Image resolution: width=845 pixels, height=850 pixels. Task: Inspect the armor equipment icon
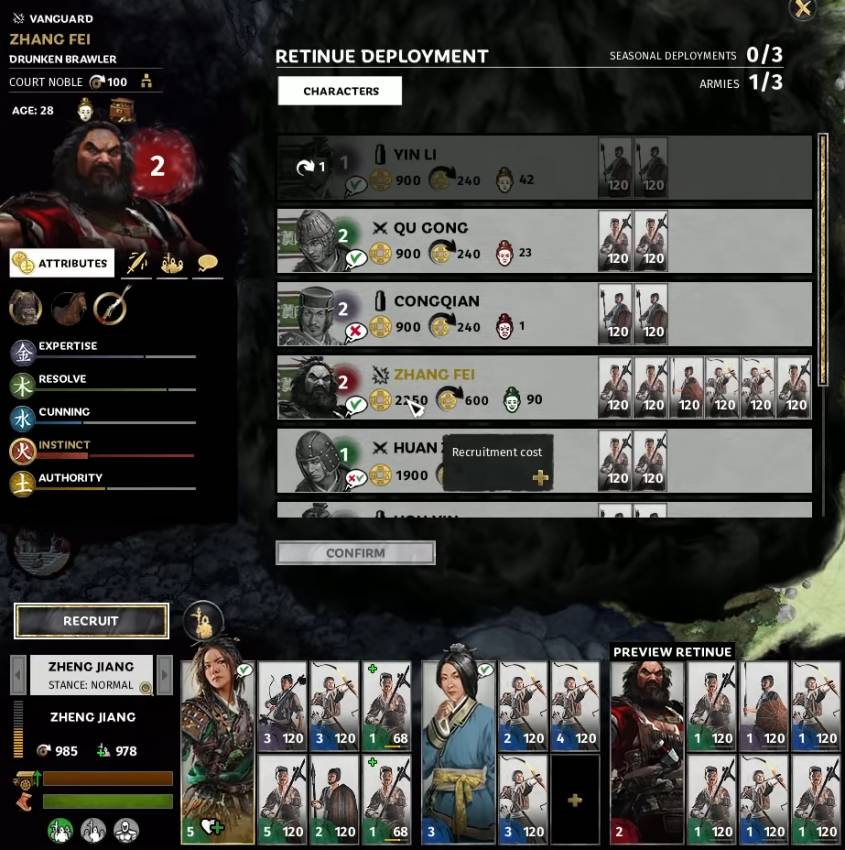click(x=25, y=309)
